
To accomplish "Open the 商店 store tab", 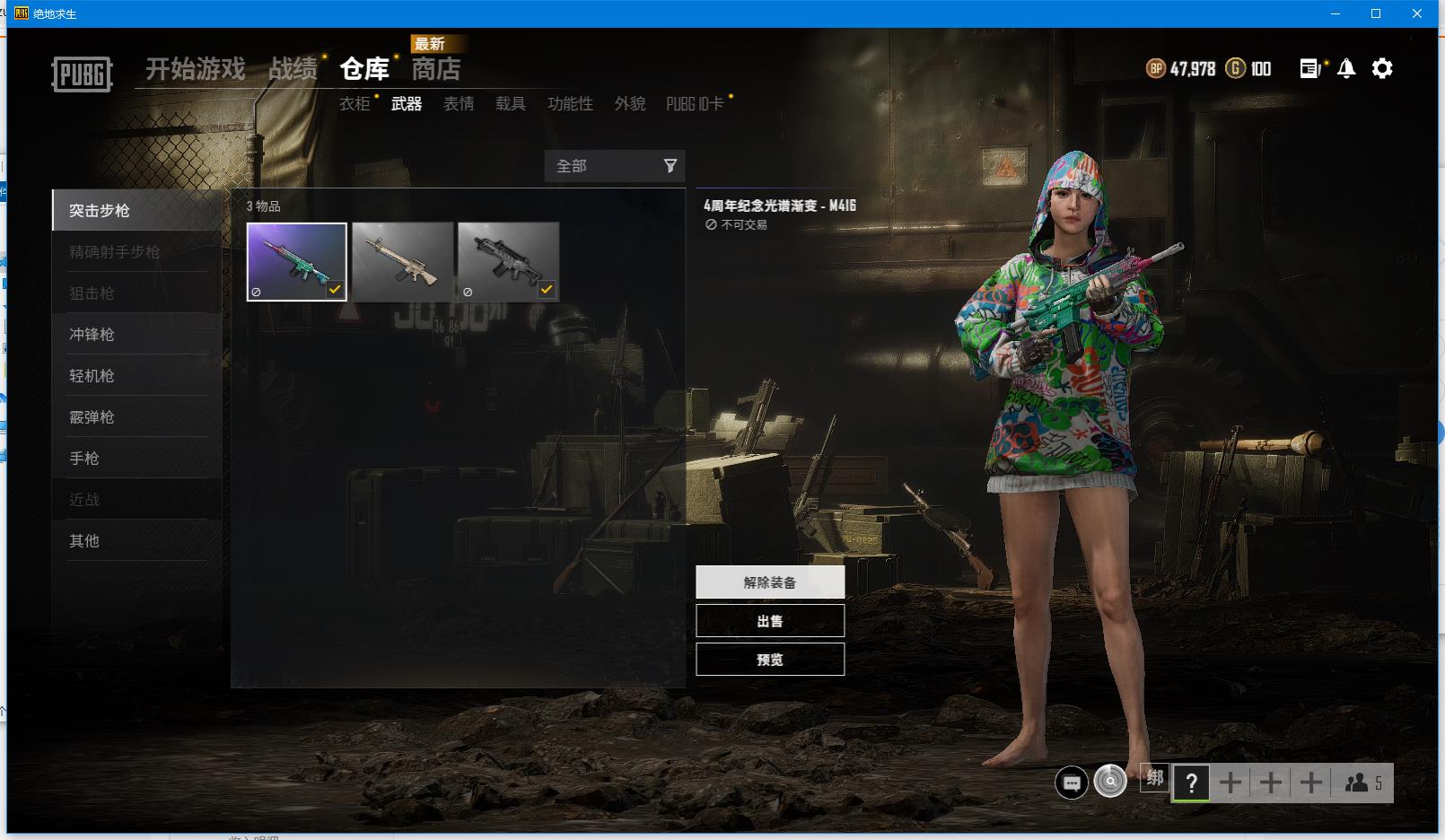I will 435,69.
